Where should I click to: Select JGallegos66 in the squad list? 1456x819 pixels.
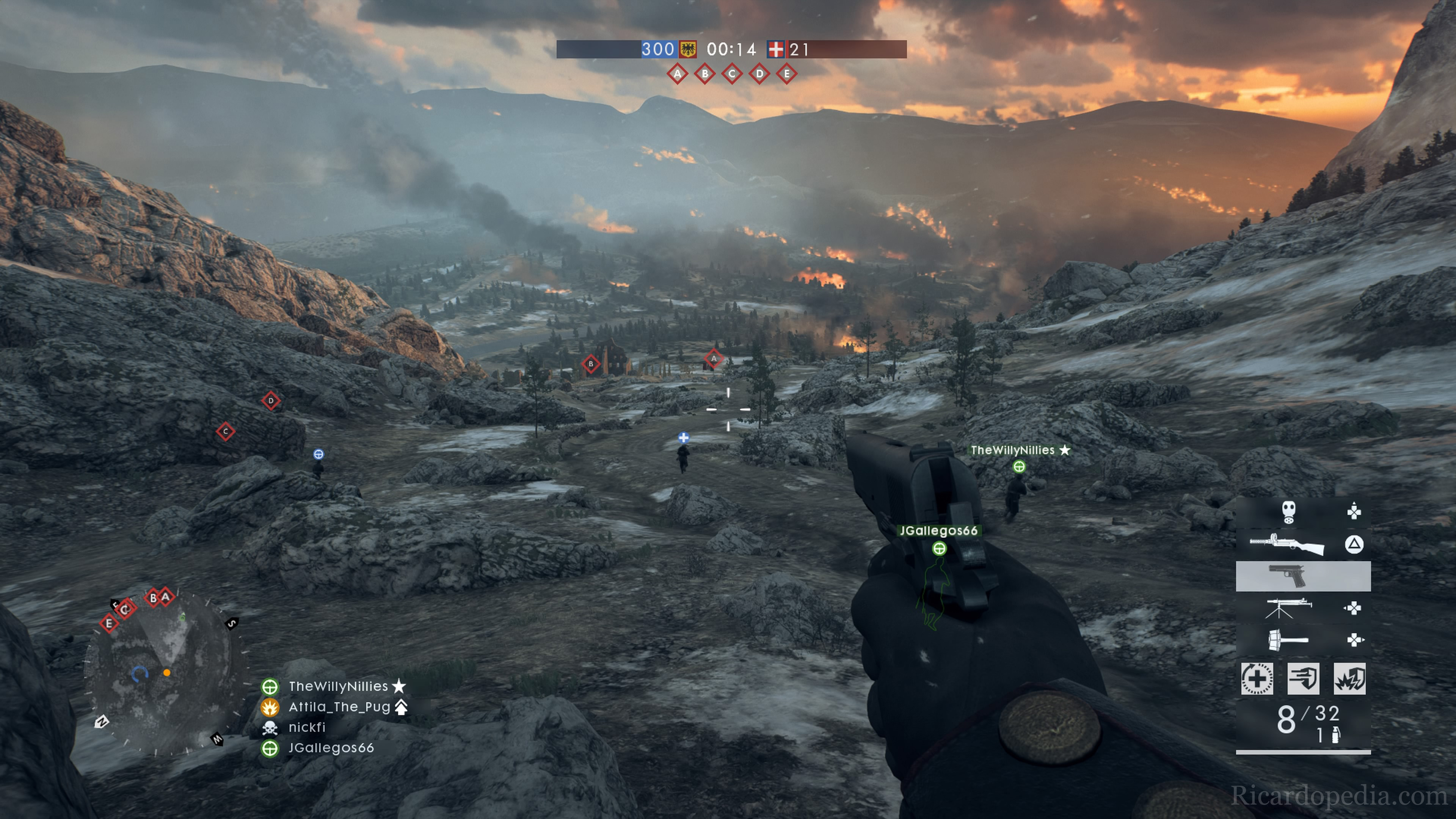click(331, 748)
